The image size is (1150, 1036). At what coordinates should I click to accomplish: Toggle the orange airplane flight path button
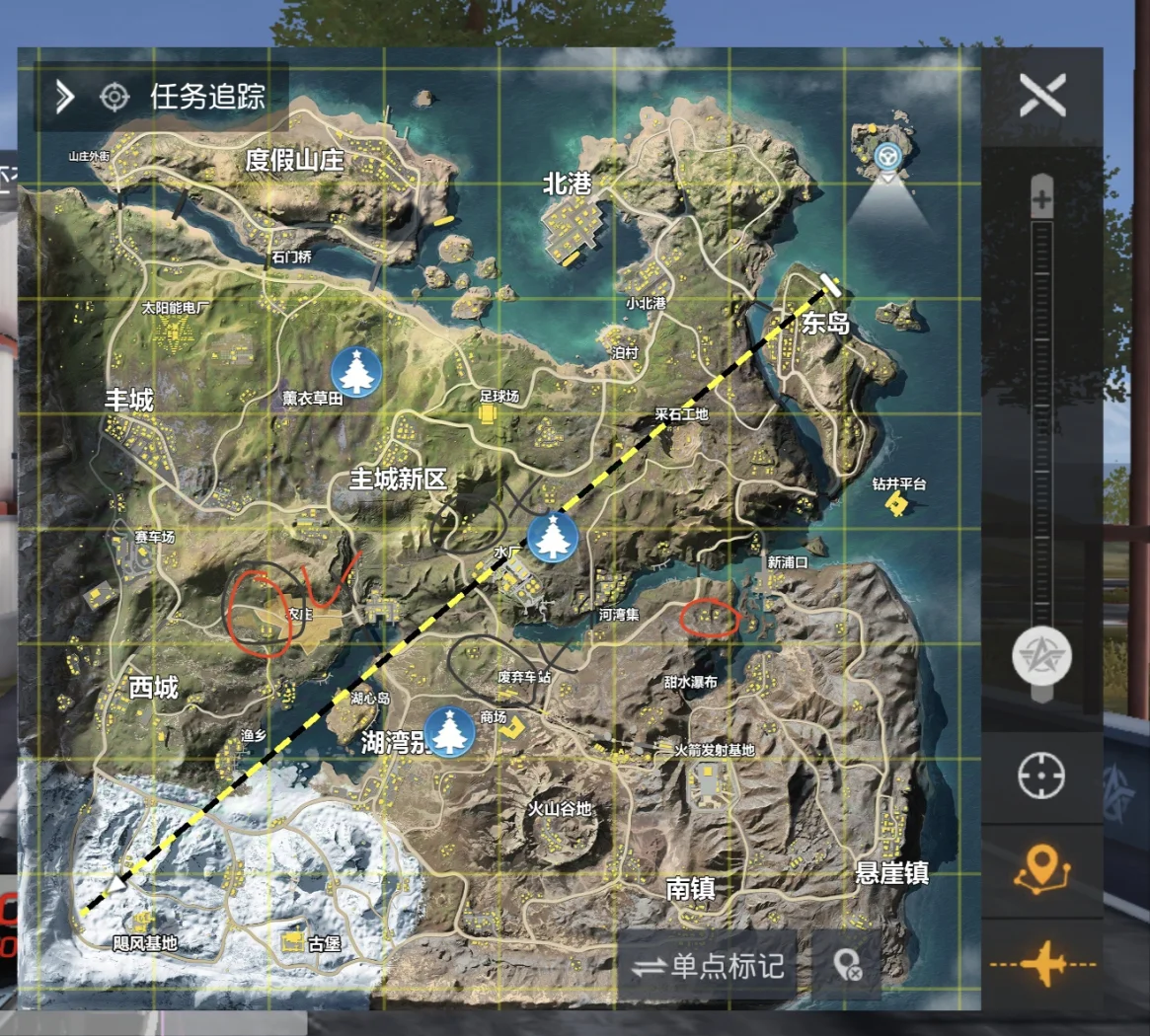tap(1041, 964)
